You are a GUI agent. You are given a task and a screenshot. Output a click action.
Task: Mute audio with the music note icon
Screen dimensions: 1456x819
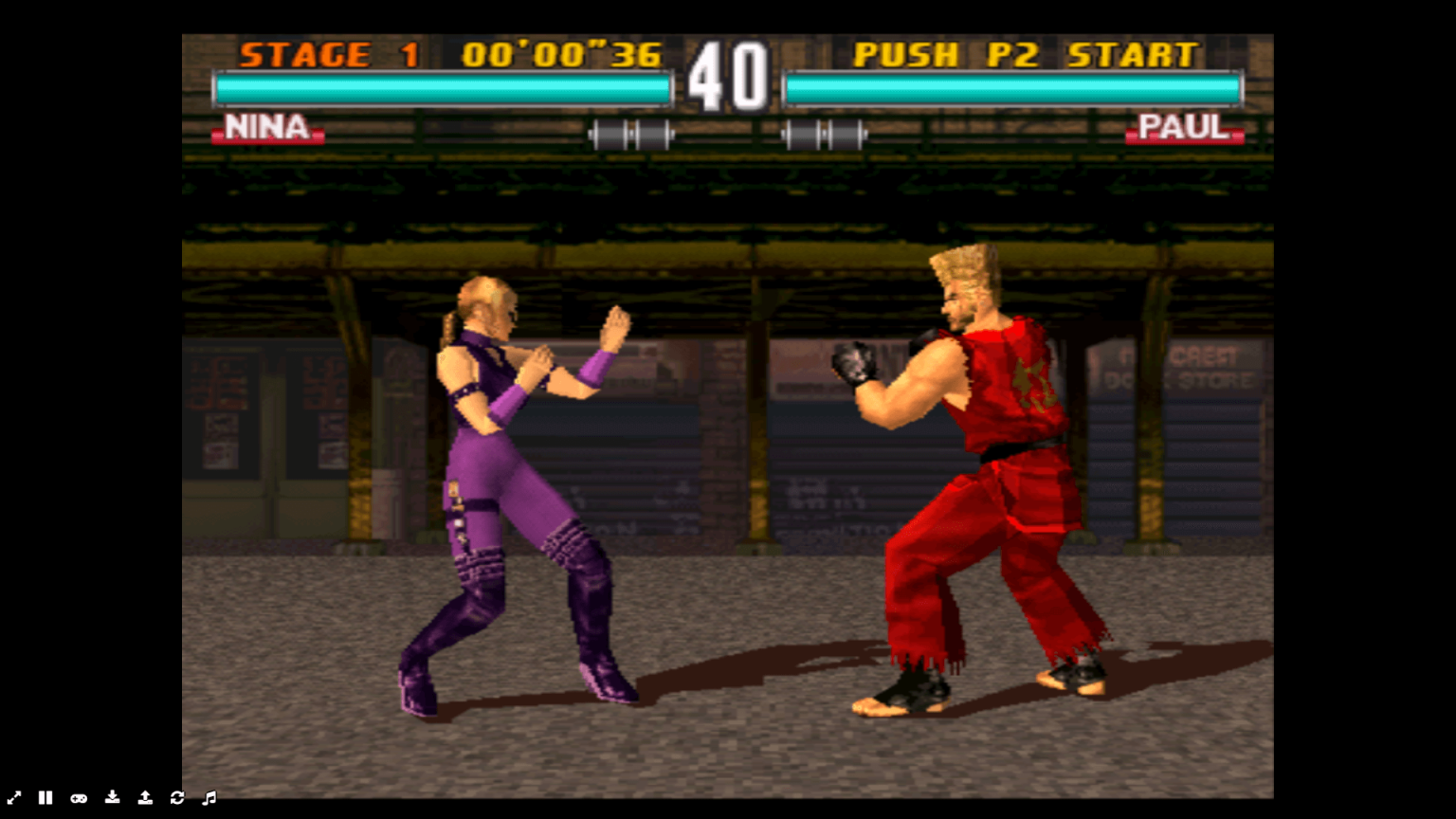(x=210, y=798)
